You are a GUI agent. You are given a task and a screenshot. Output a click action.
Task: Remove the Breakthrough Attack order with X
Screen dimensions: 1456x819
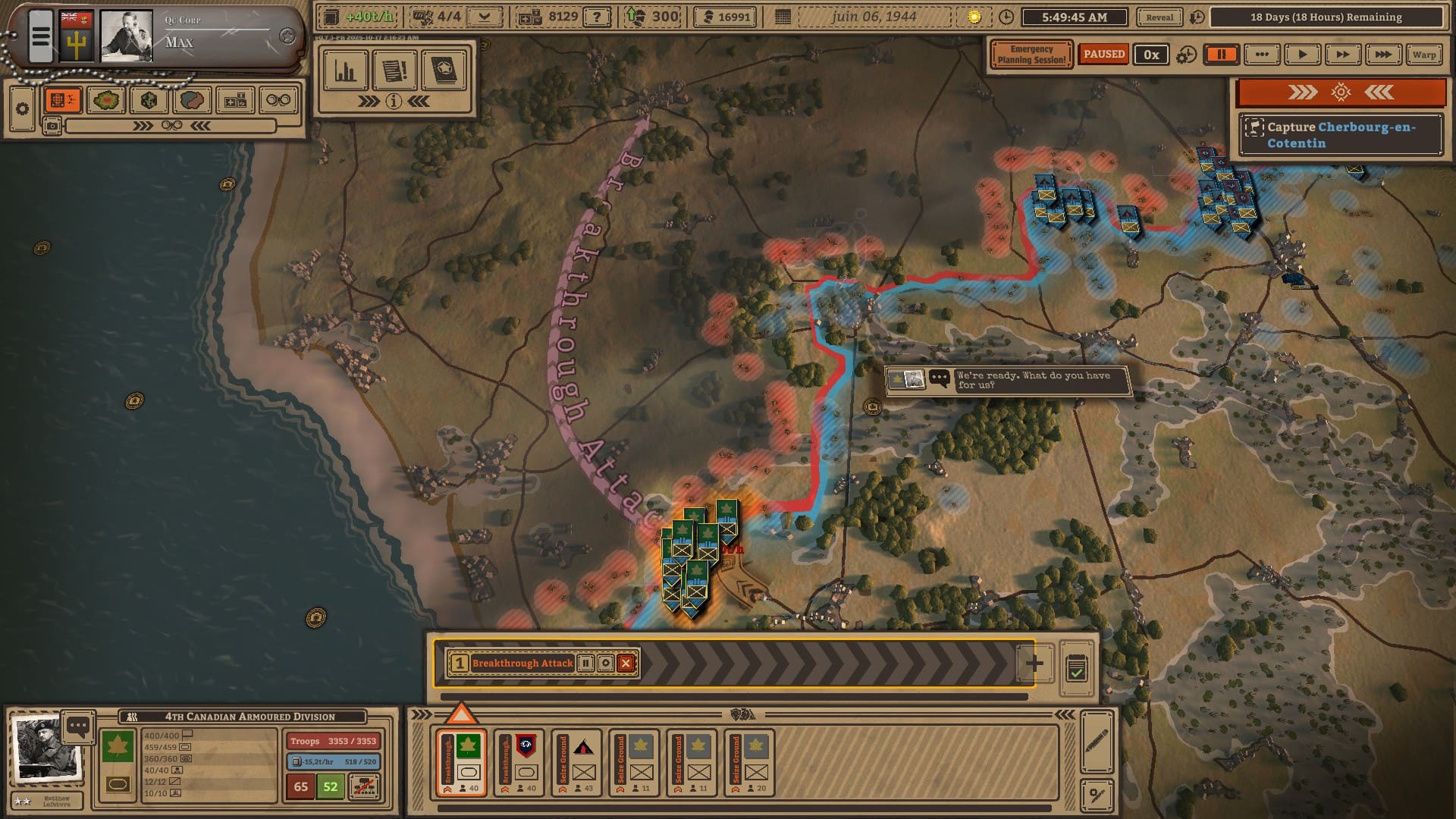tap(626, 664)
